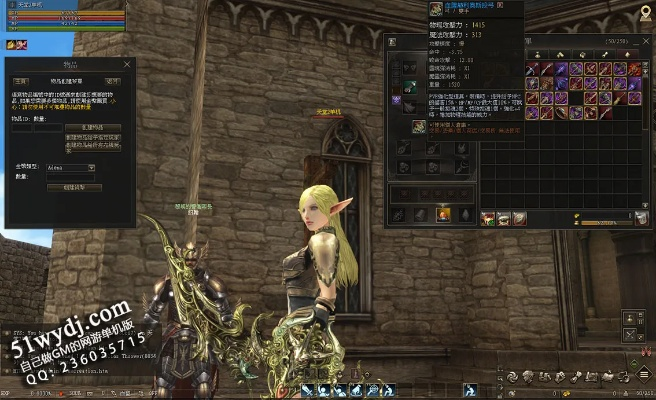Click the create item button
The image size is (656, 400).
point(93,128)
